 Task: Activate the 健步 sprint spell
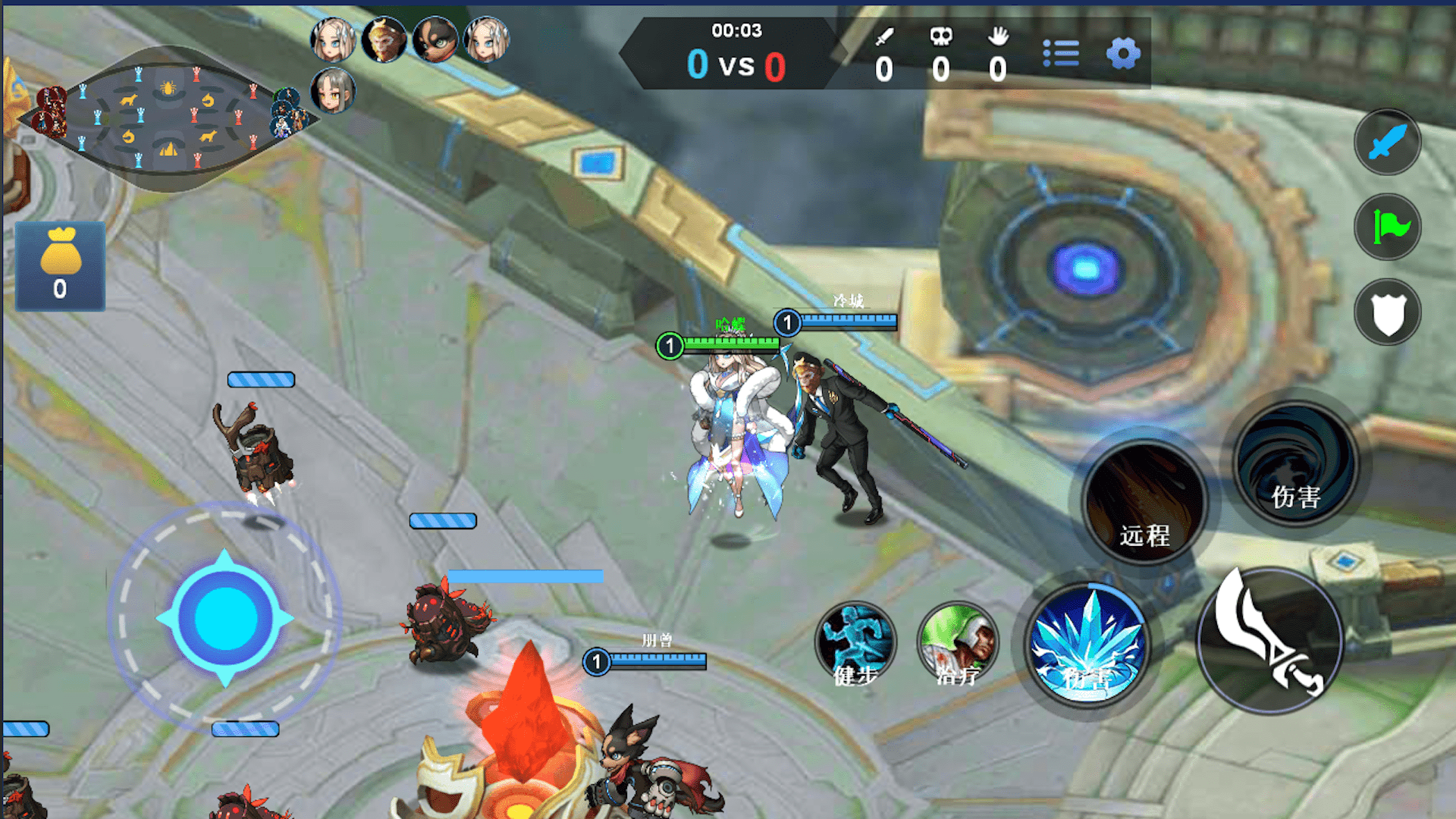pyautogui.click(x=856, y=642)
